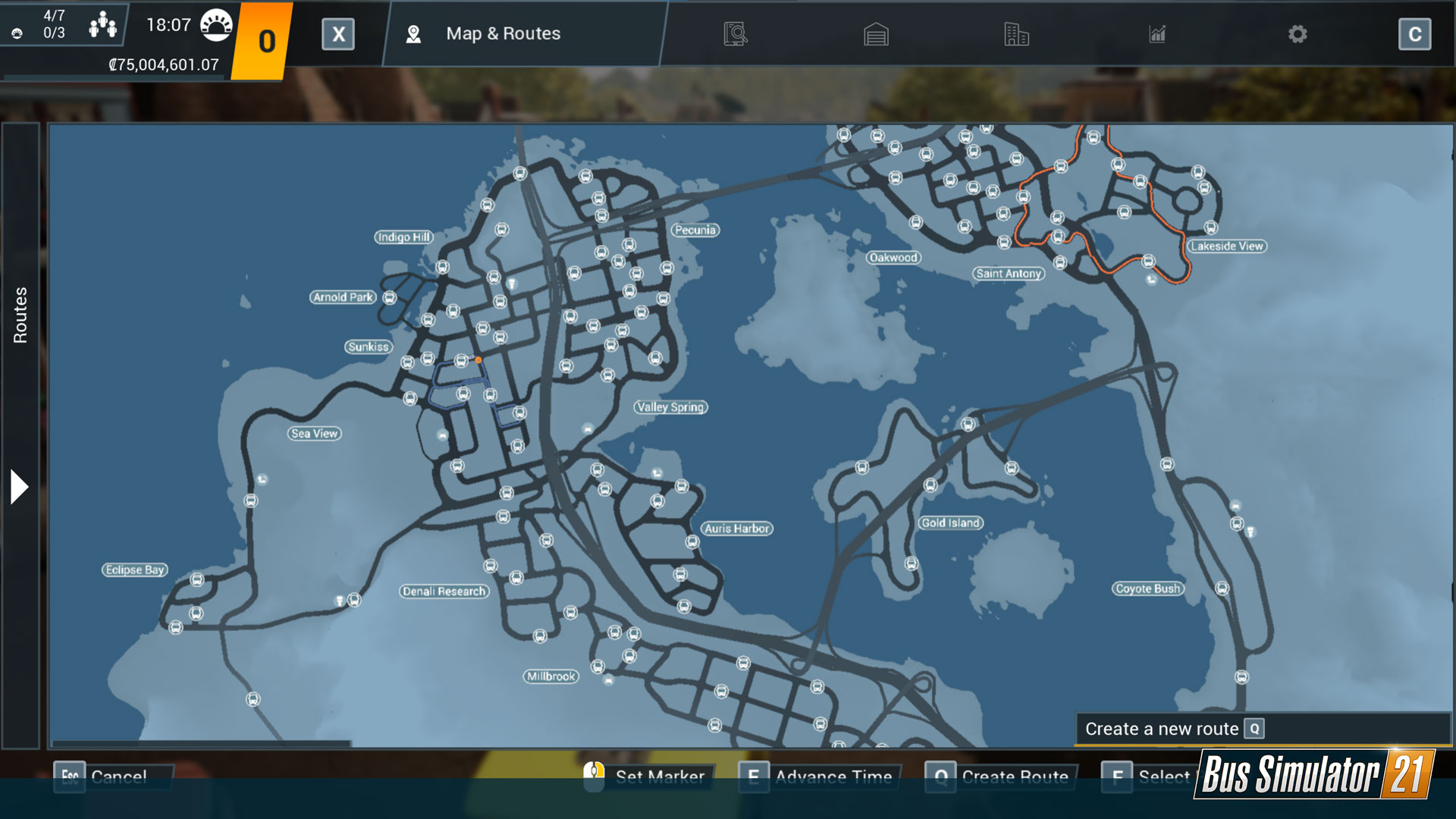Open the company buildings management icon

[x=1015, y=34]
